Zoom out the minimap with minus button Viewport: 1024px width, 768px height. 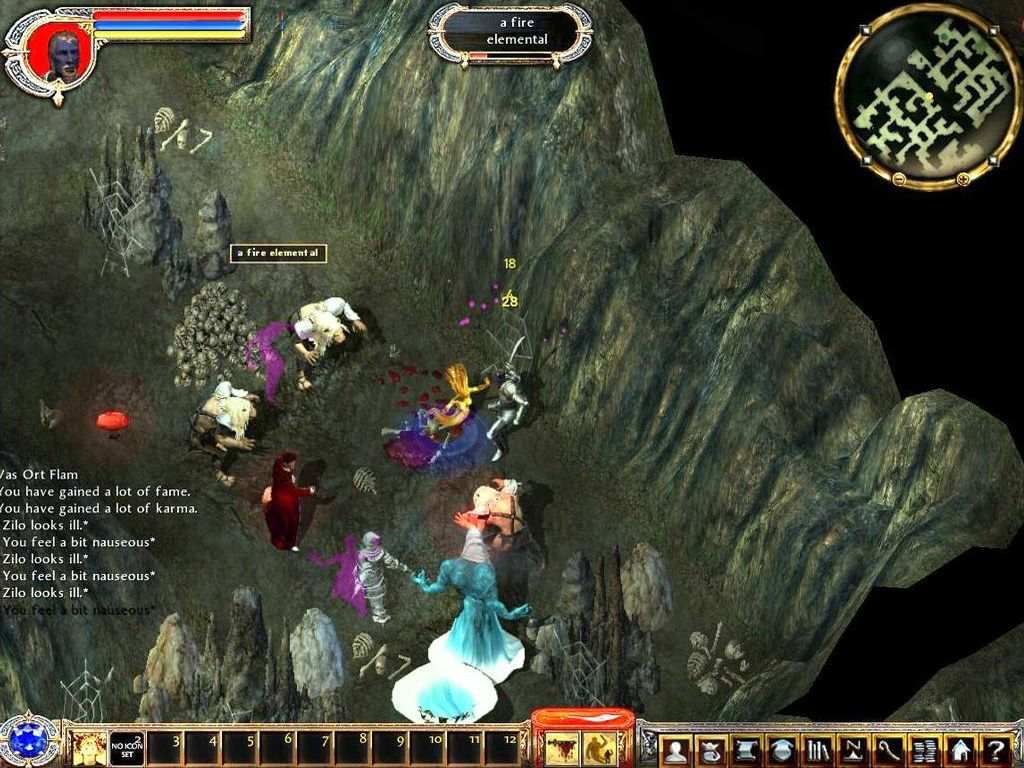point(899,179)
